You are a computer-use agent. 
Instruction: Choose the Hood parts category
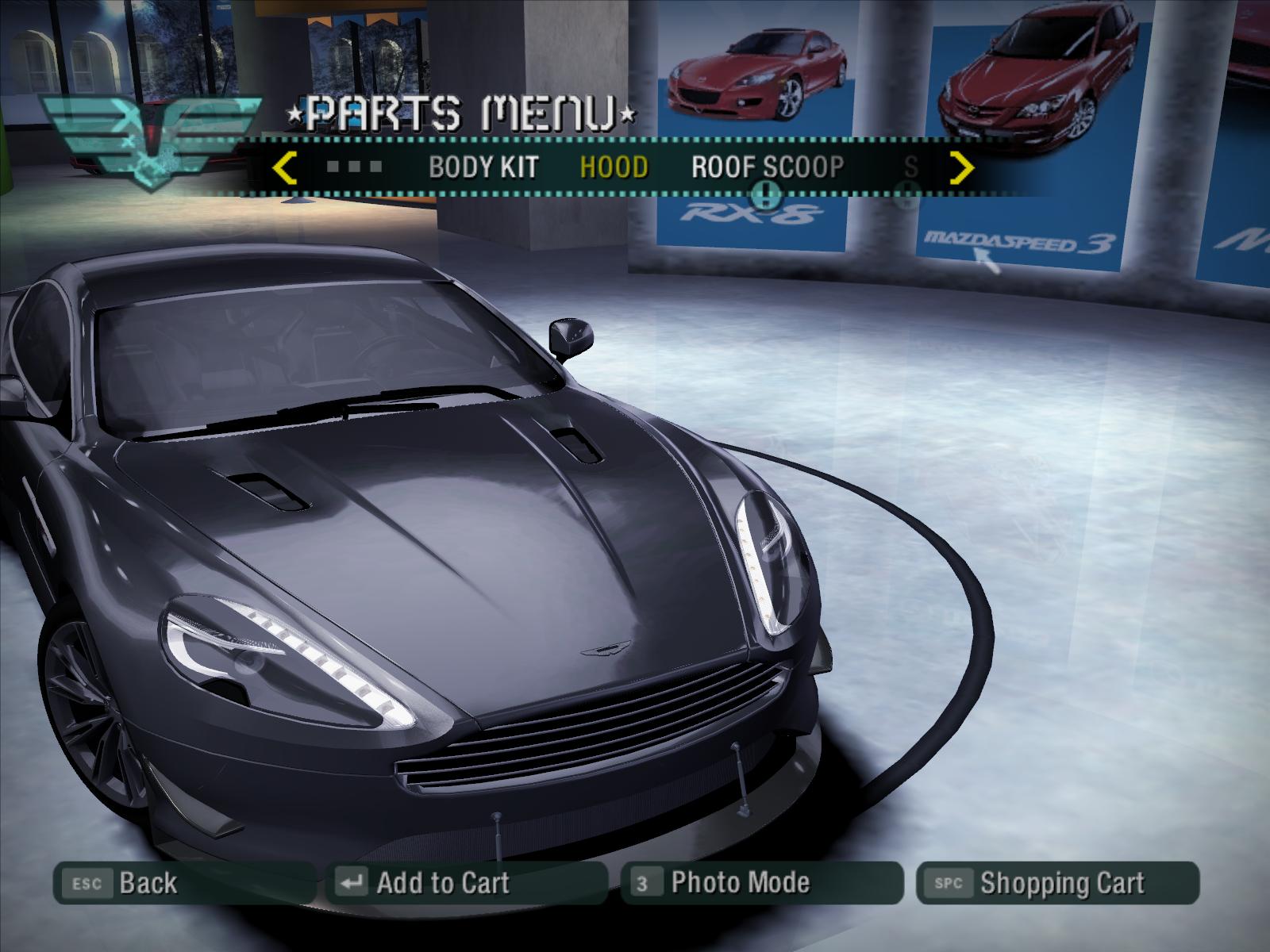(614, 167)
